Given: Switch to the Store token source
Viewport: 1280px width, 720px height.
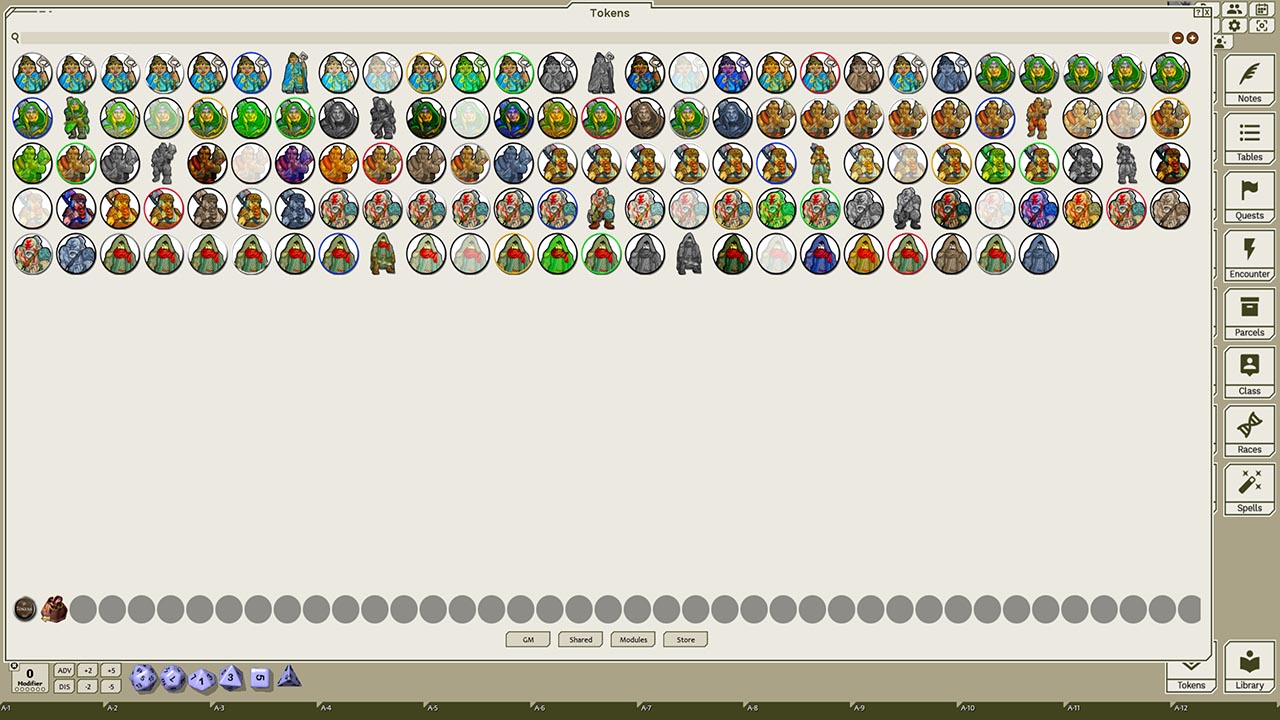Looking at the screenshot, I should click(685, 639).
